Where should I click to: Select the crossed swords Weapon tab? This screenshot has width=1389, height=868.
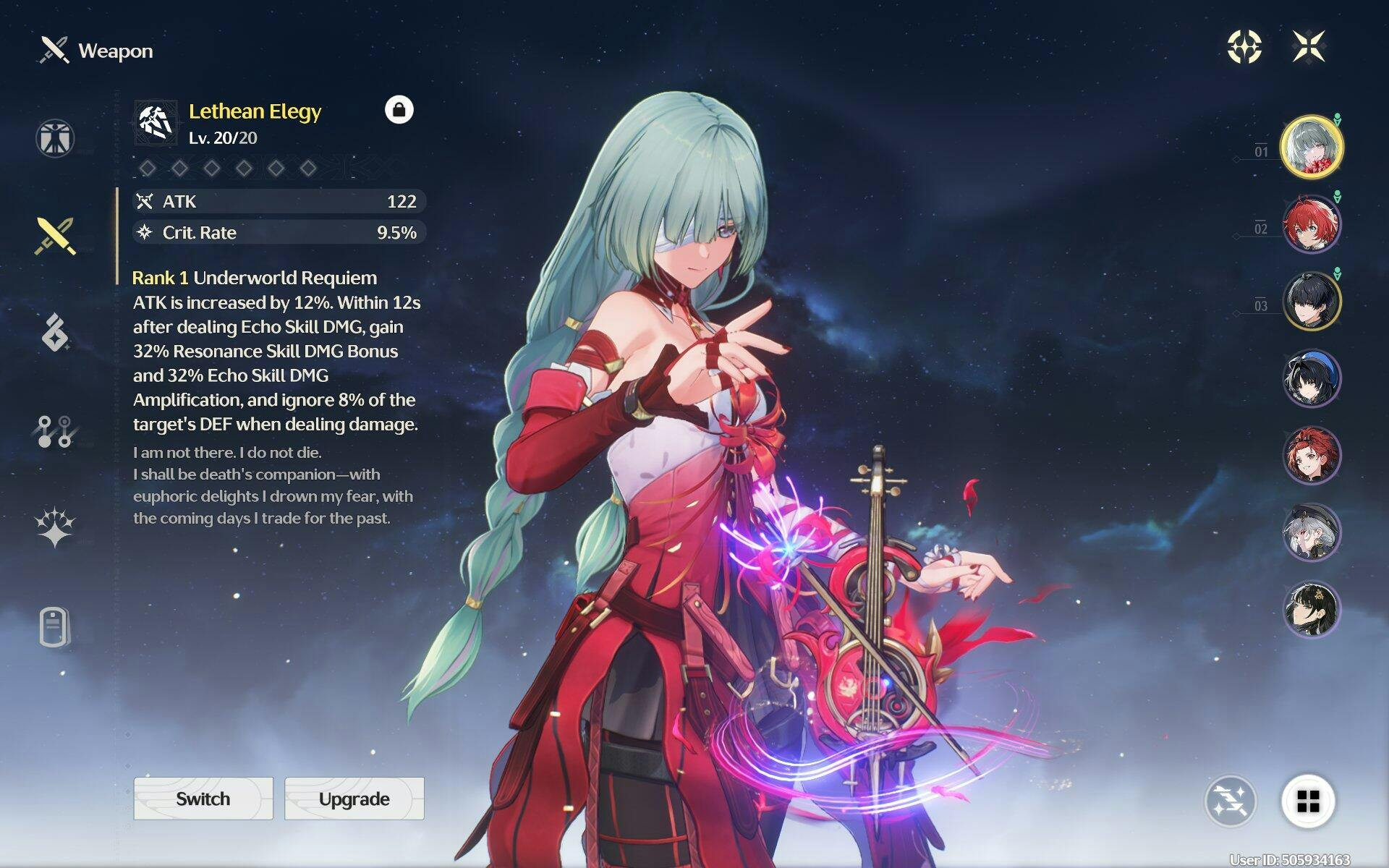click(x=55, y=236)
